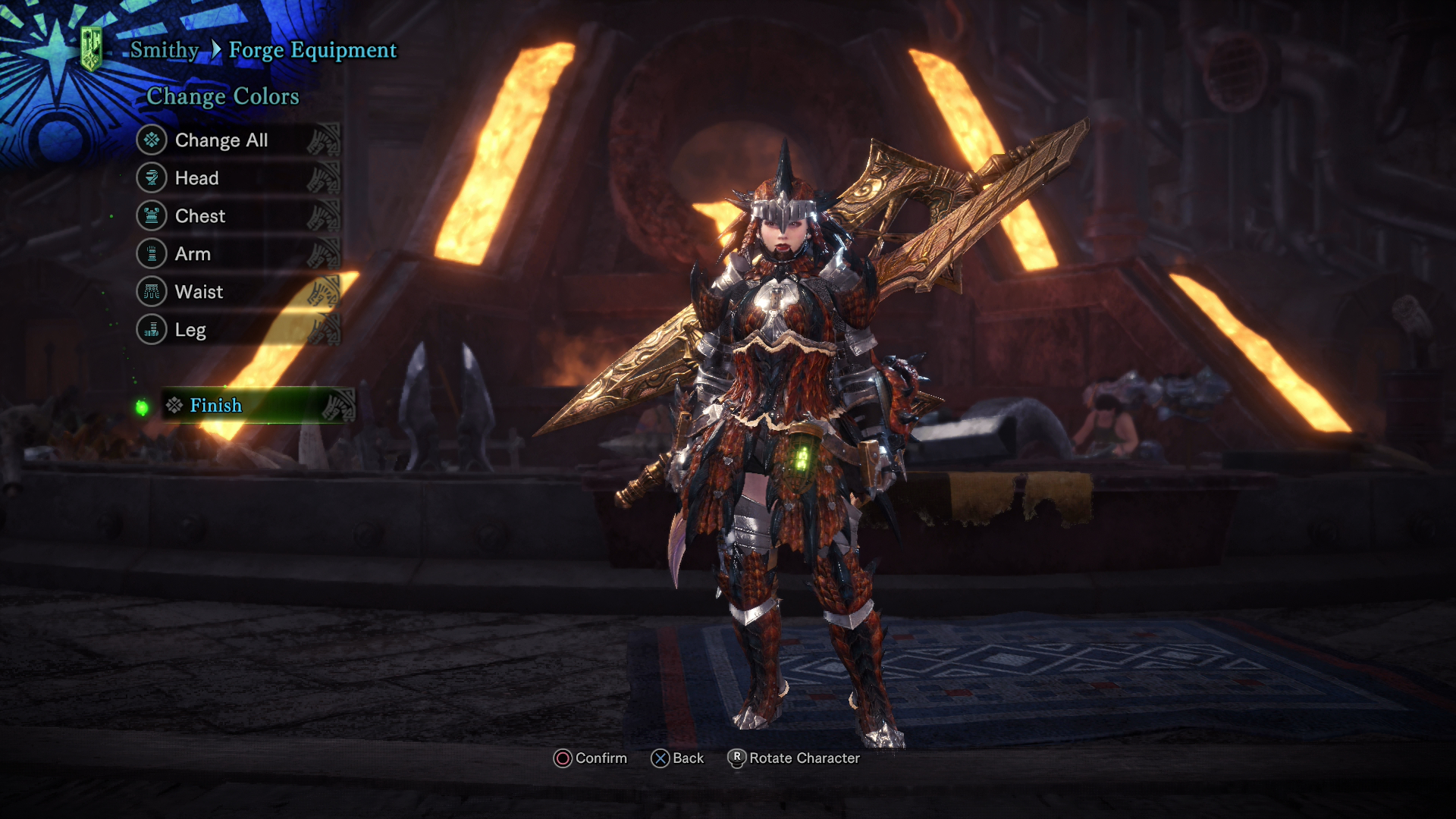Click the Change All snowflake icon
The image size is (1456, 819).
[152, 140]
